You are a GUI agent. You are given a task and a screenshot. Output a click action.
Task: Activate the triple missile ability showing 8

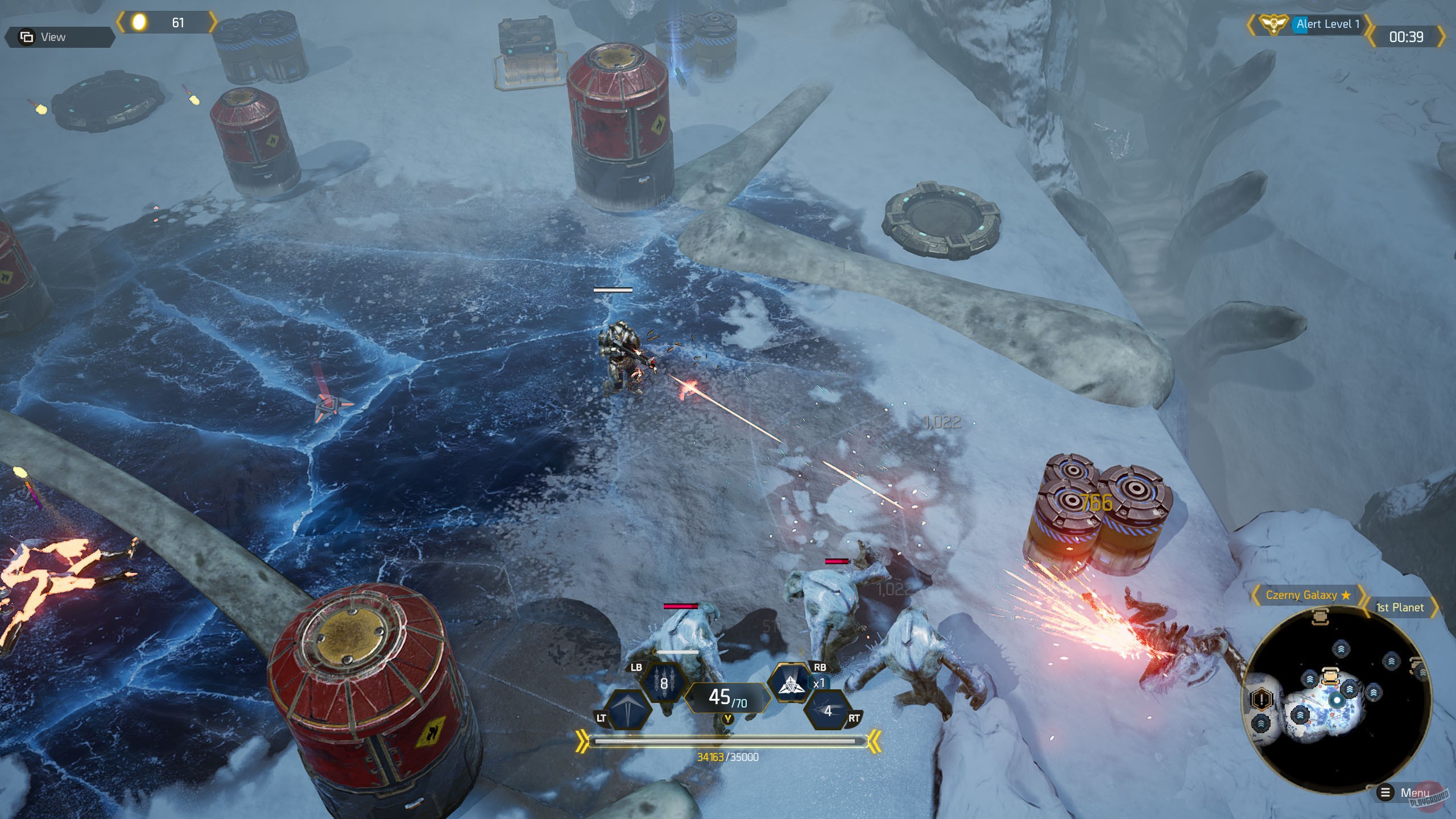tap(663, 684)
